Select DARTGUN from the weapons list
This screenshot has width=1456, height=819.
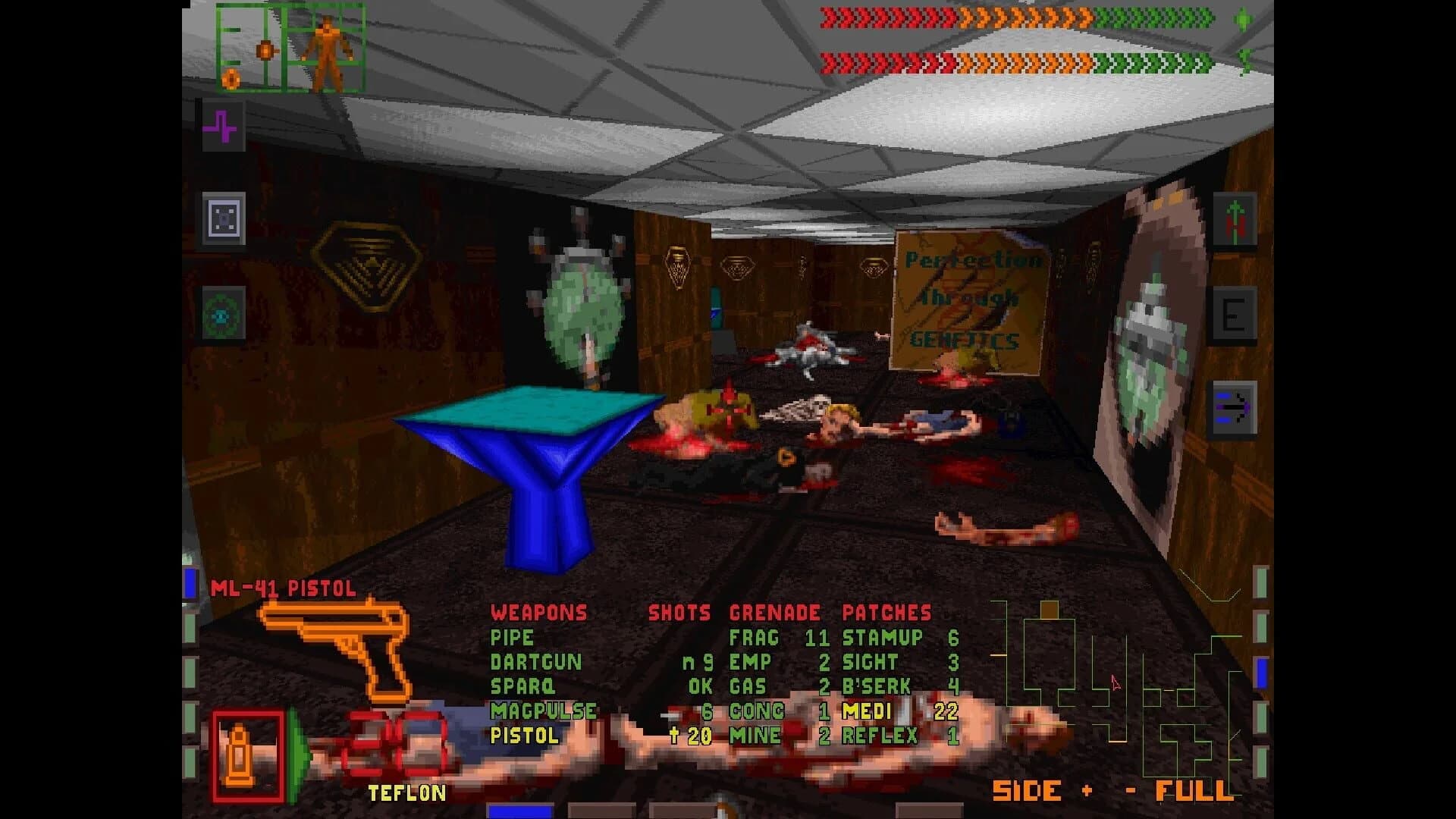(x=538, y=662)
